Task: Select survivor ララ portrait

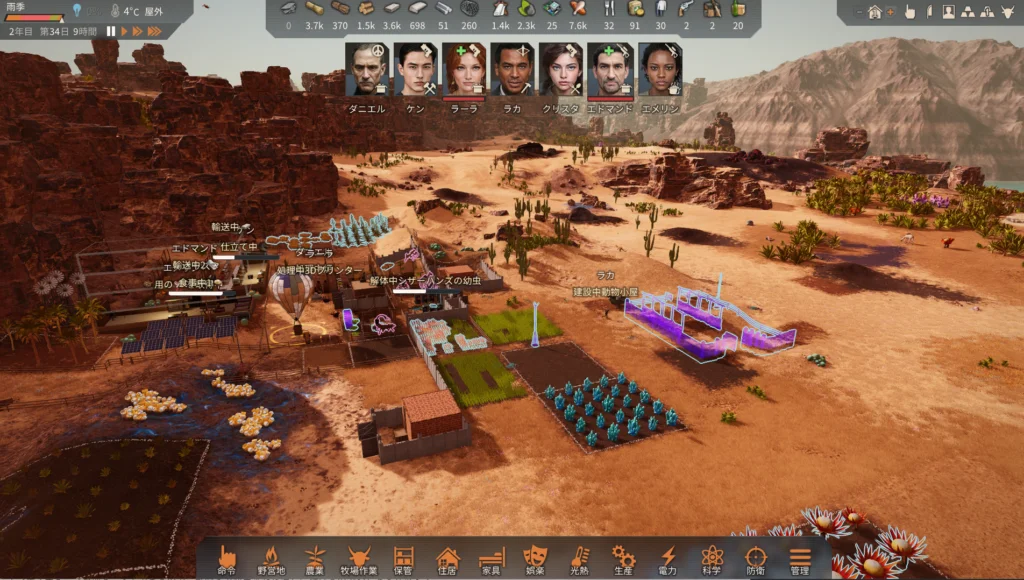Action: 463,70
